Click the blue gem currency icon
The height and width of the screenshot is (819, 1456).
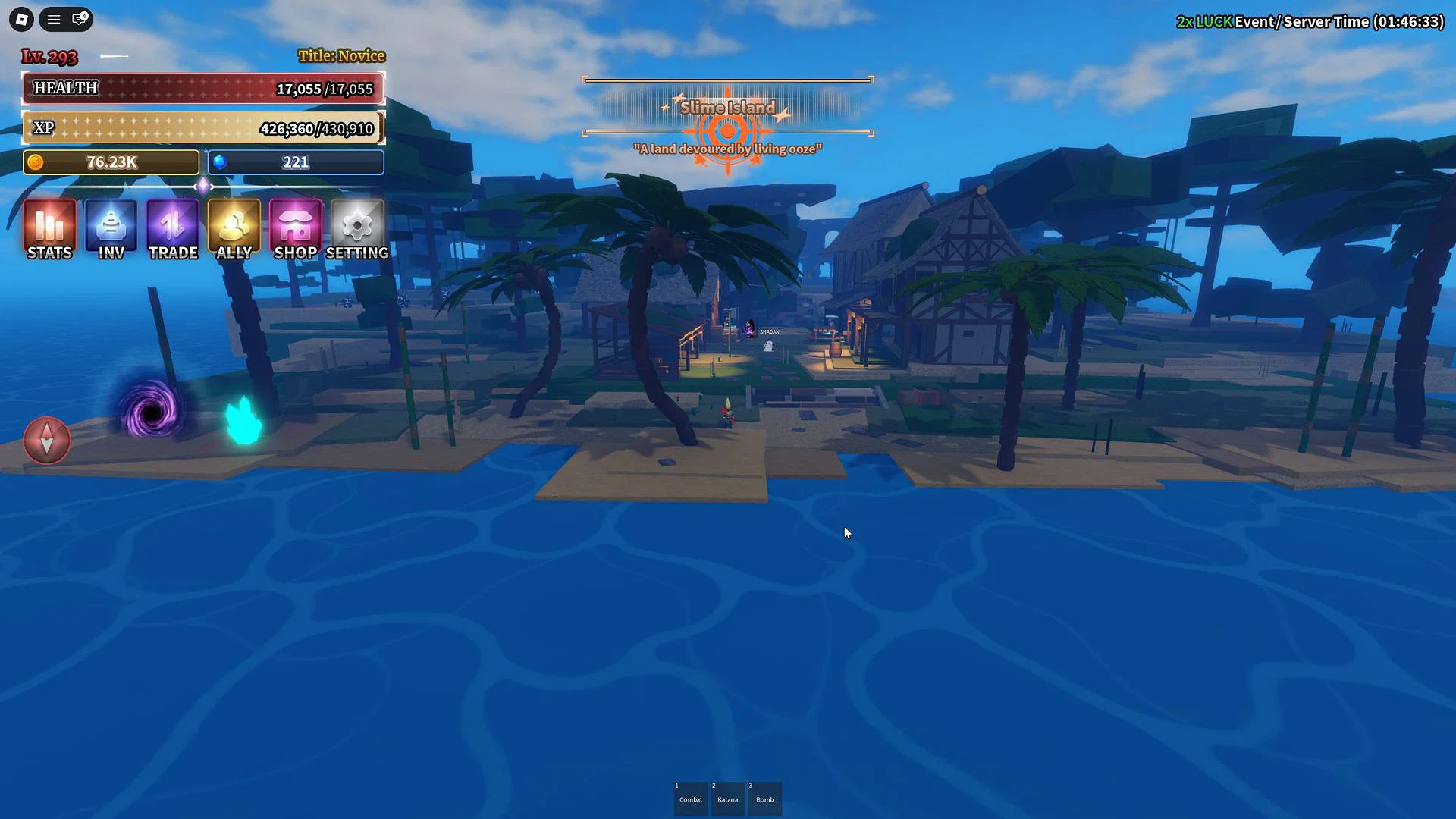pos(220,162)
